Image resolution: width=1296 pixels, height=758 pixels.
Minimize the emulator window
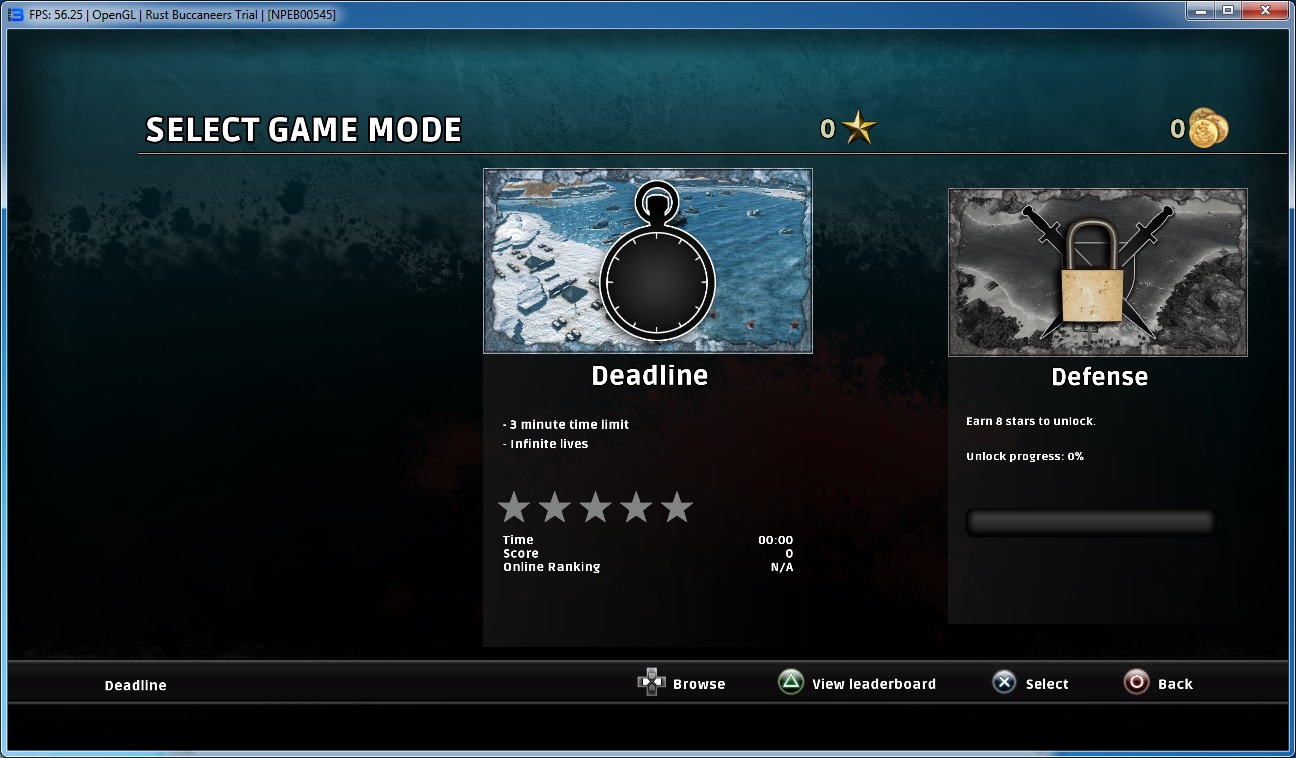(x=1200, y=10)
